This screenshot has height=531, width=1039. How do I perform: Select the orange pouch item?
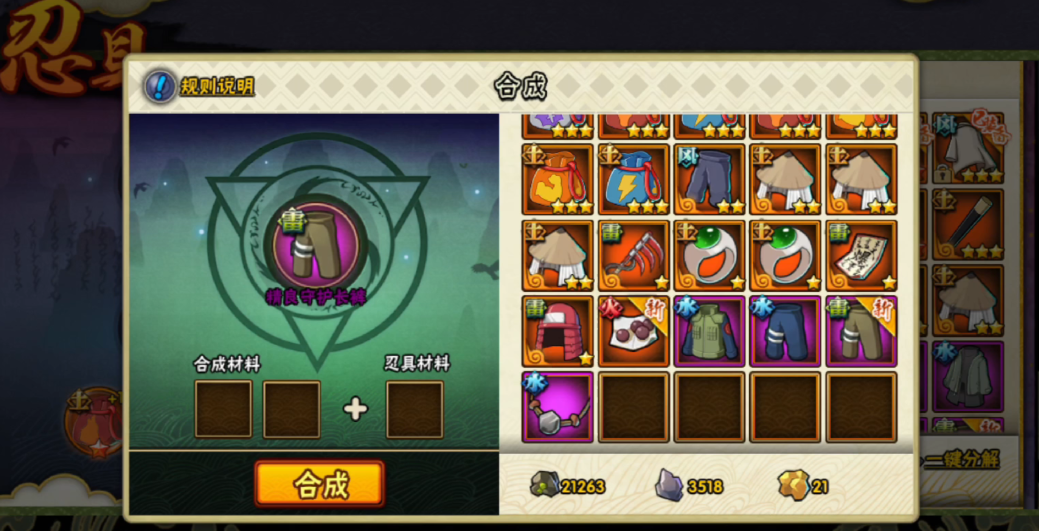coord(557,179)
